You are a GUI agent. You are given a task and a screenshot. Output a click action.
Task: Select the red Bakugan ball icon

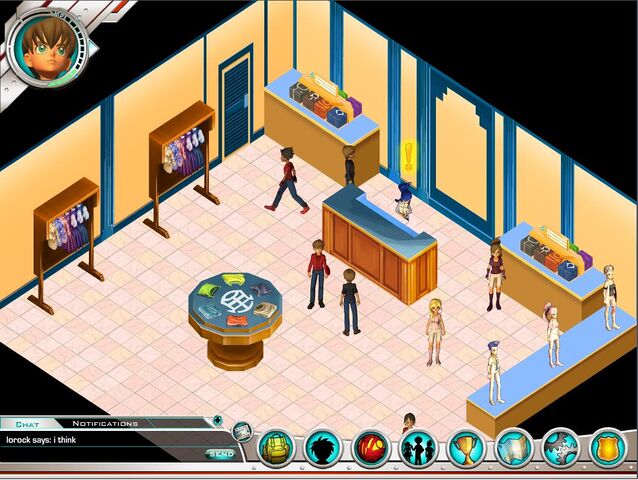371,447
